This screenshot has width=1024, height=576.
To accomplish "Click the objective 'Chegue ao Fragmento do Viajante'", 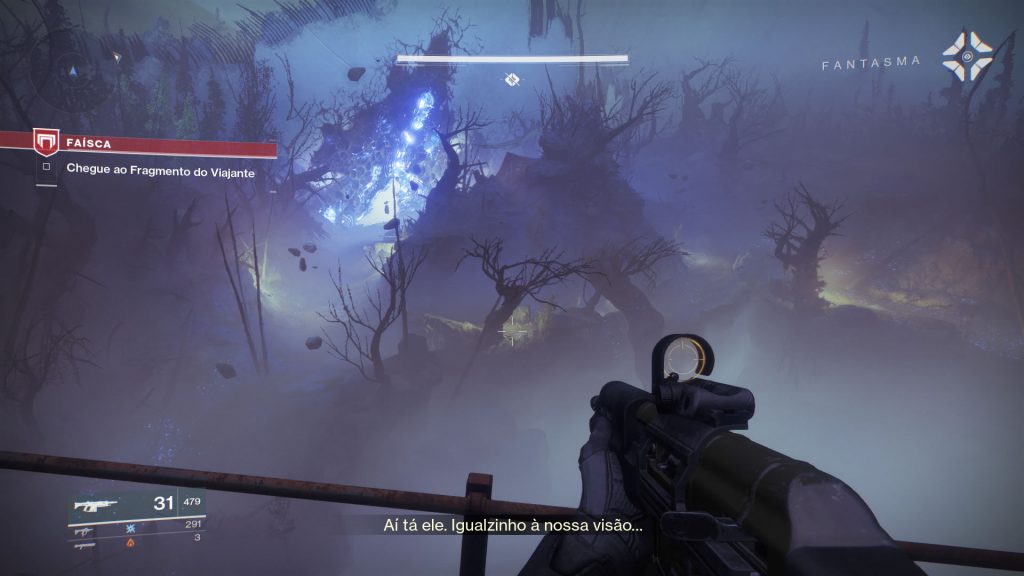I will coord(160,171).
